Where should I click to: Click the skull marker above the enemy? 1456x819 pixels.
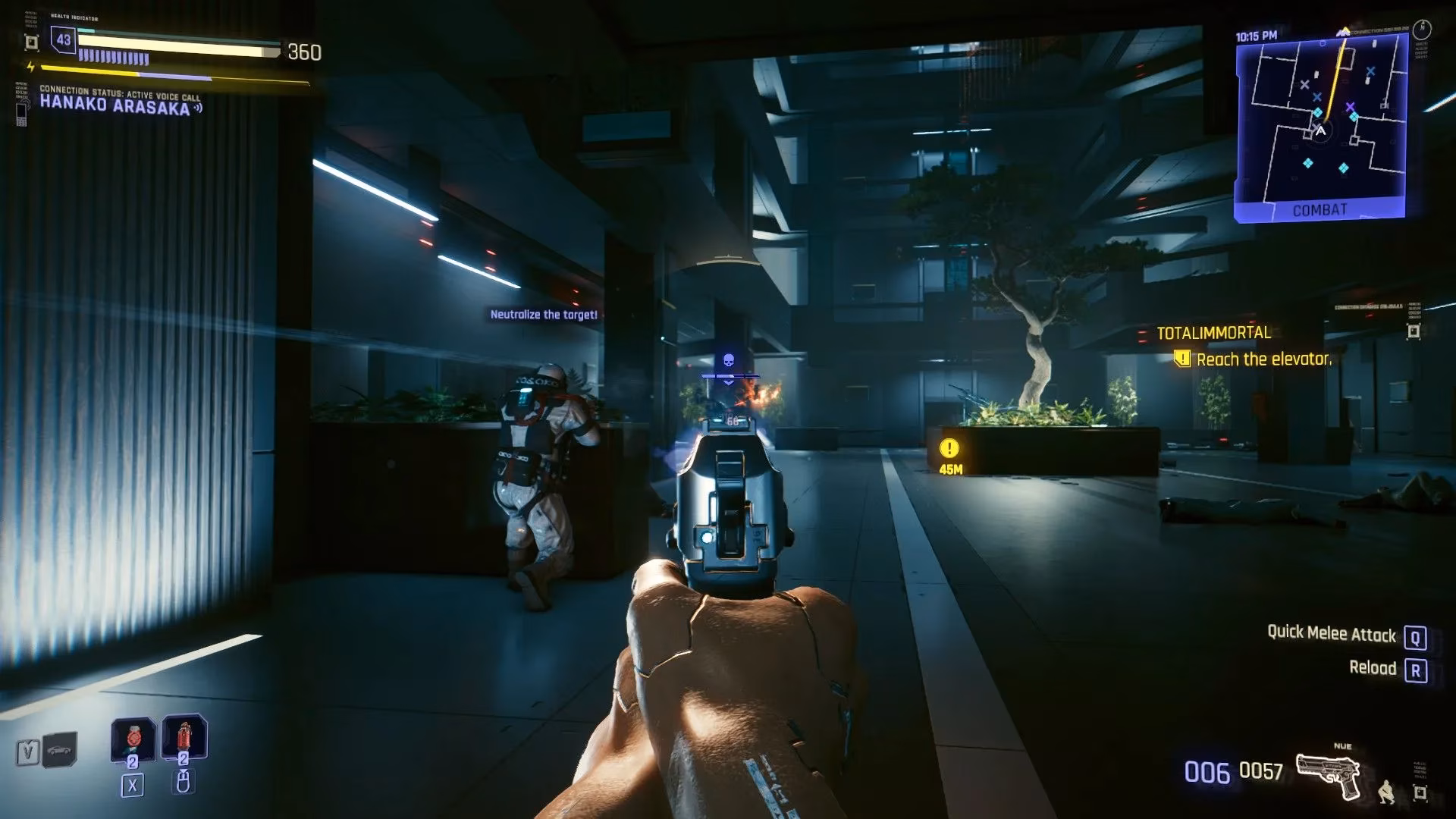pyautogui.click(x=729, y=360)
